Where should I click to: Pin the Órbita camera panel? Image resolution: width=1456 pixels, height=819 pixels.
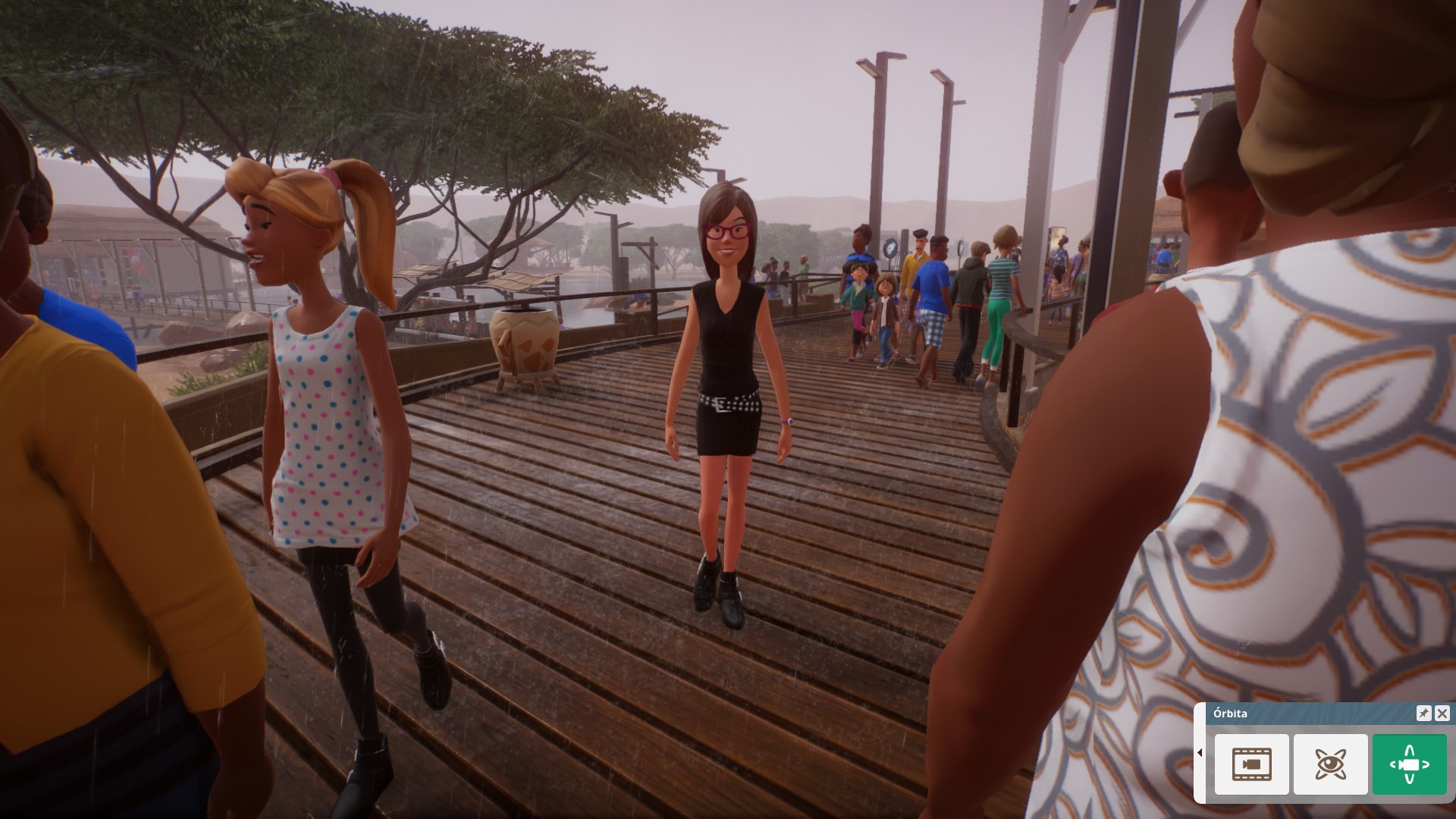(1423, 713)
